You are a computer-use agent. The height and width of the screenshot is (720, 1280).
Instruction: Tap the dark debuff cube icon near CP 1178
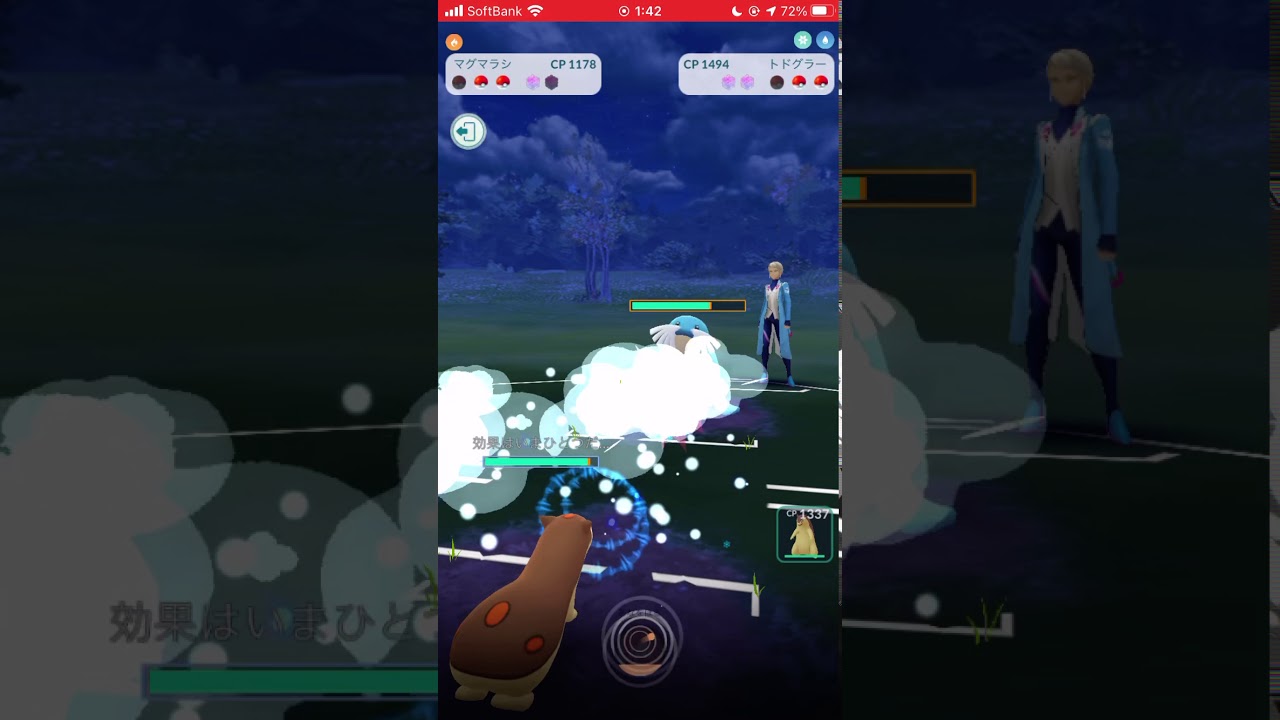click(553, 82)
